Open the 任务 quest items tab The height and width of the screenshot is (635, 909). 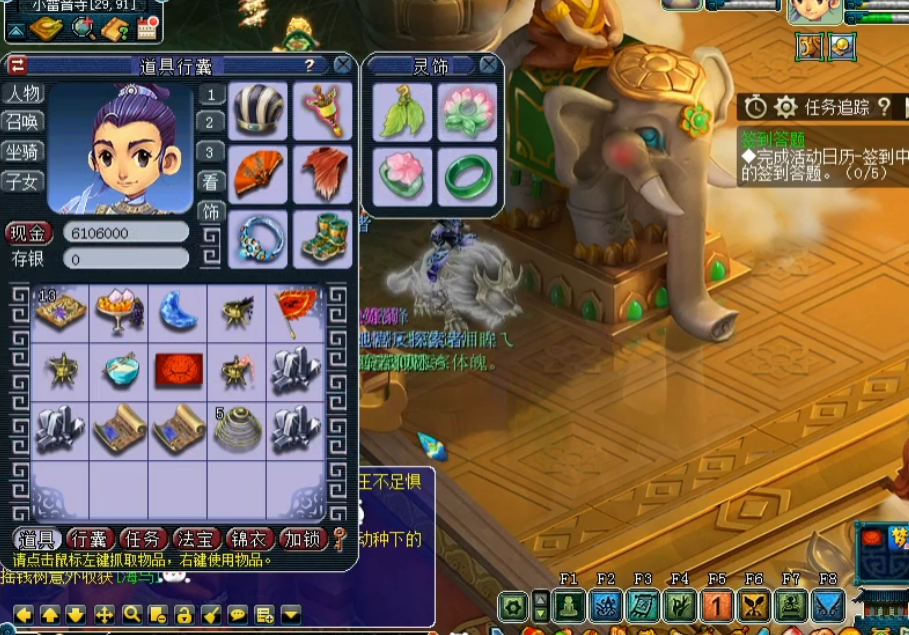click(144, 540)
